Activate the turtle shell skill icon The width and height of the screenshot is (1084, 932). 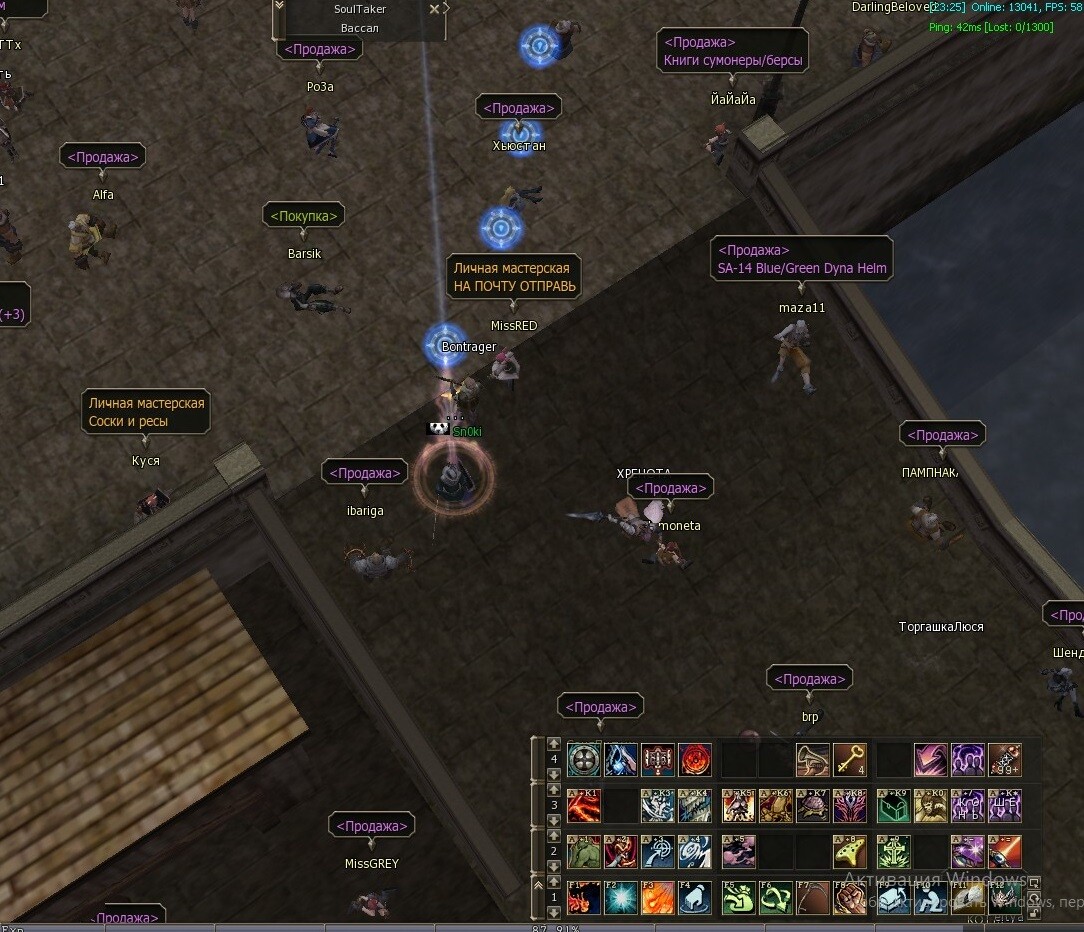pos(812,806)
